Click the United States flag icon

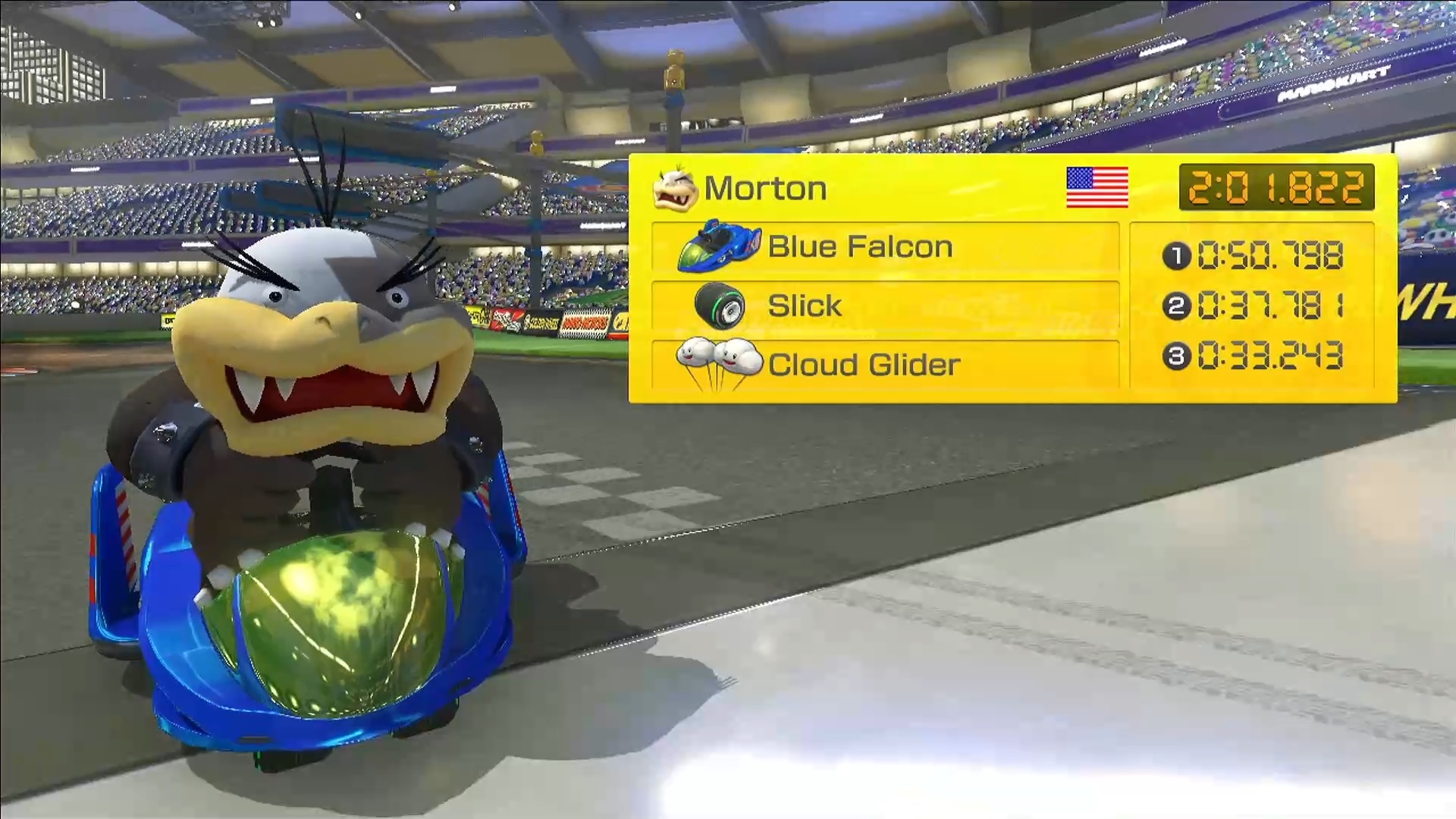pos(1097,187)
